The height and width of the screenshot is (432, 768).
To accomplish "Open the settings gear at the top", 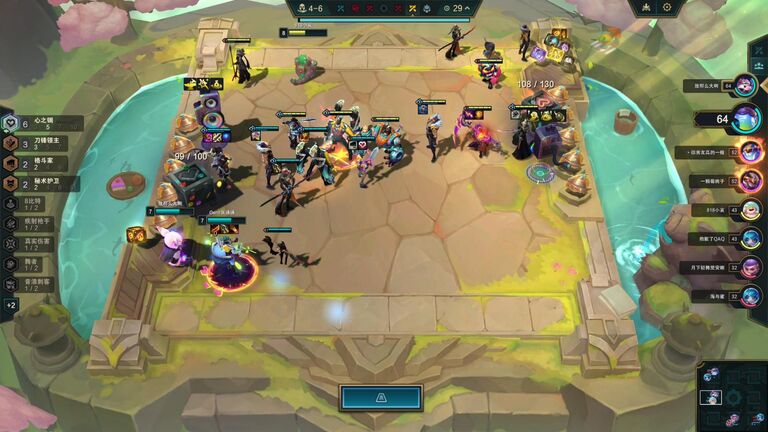I will pyautogui.click(x=667, y=7).
